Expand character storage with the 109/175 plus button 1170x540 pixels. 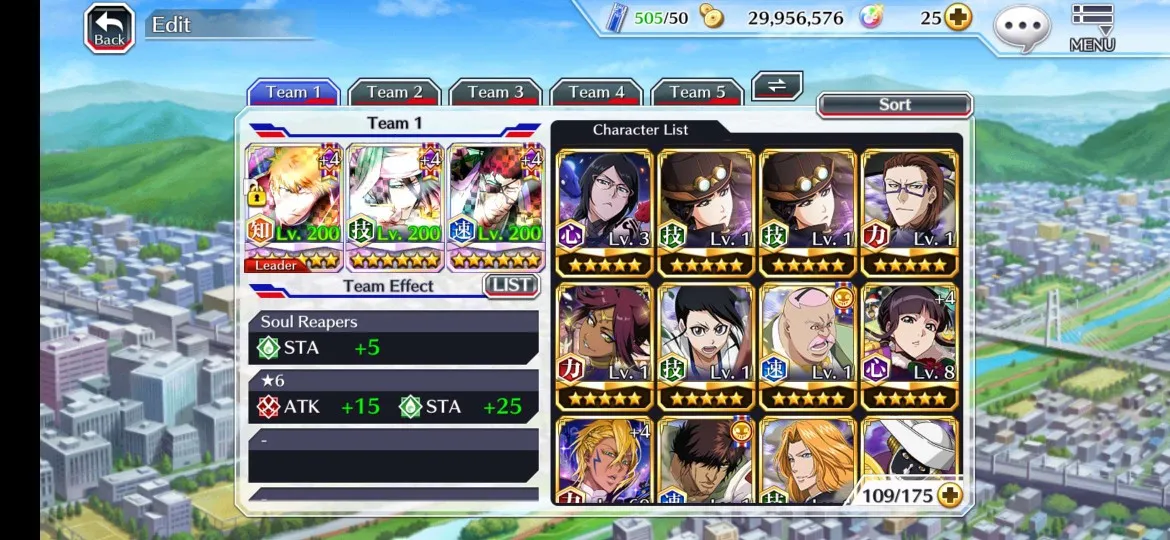(x=949, y=495)
